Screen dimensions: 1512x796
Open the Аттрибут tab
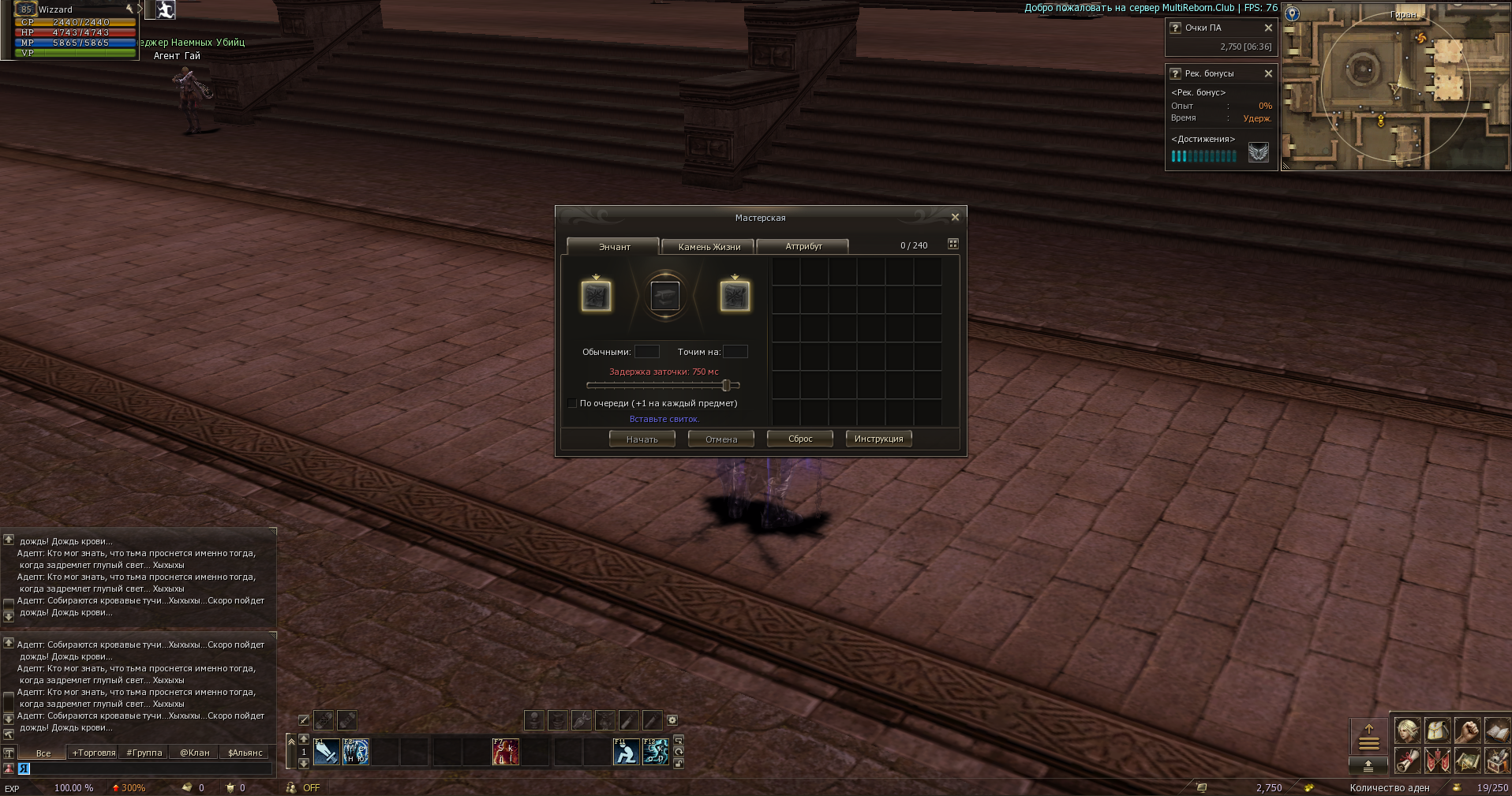[x=803, y=246]
